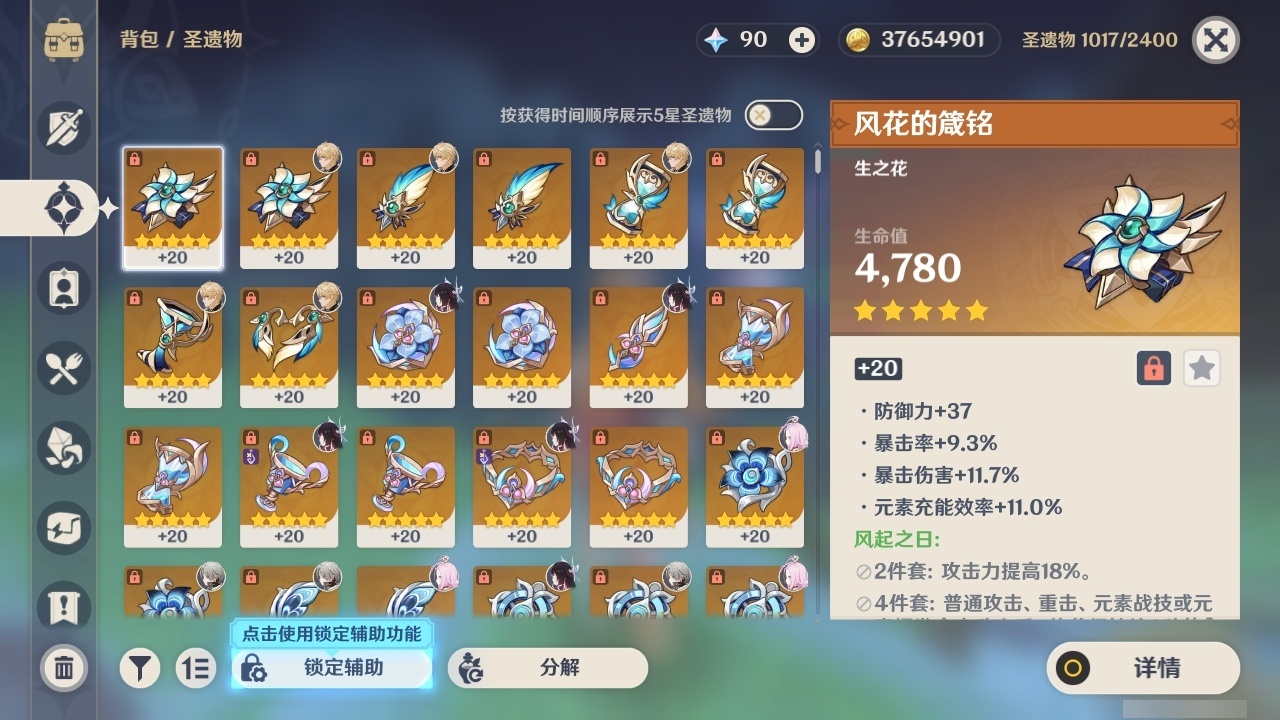Image resolution: width=1280 pixels, height=720 pixels.
Task: Select the artifacts compass tab in sidebar
Action: 62,208
